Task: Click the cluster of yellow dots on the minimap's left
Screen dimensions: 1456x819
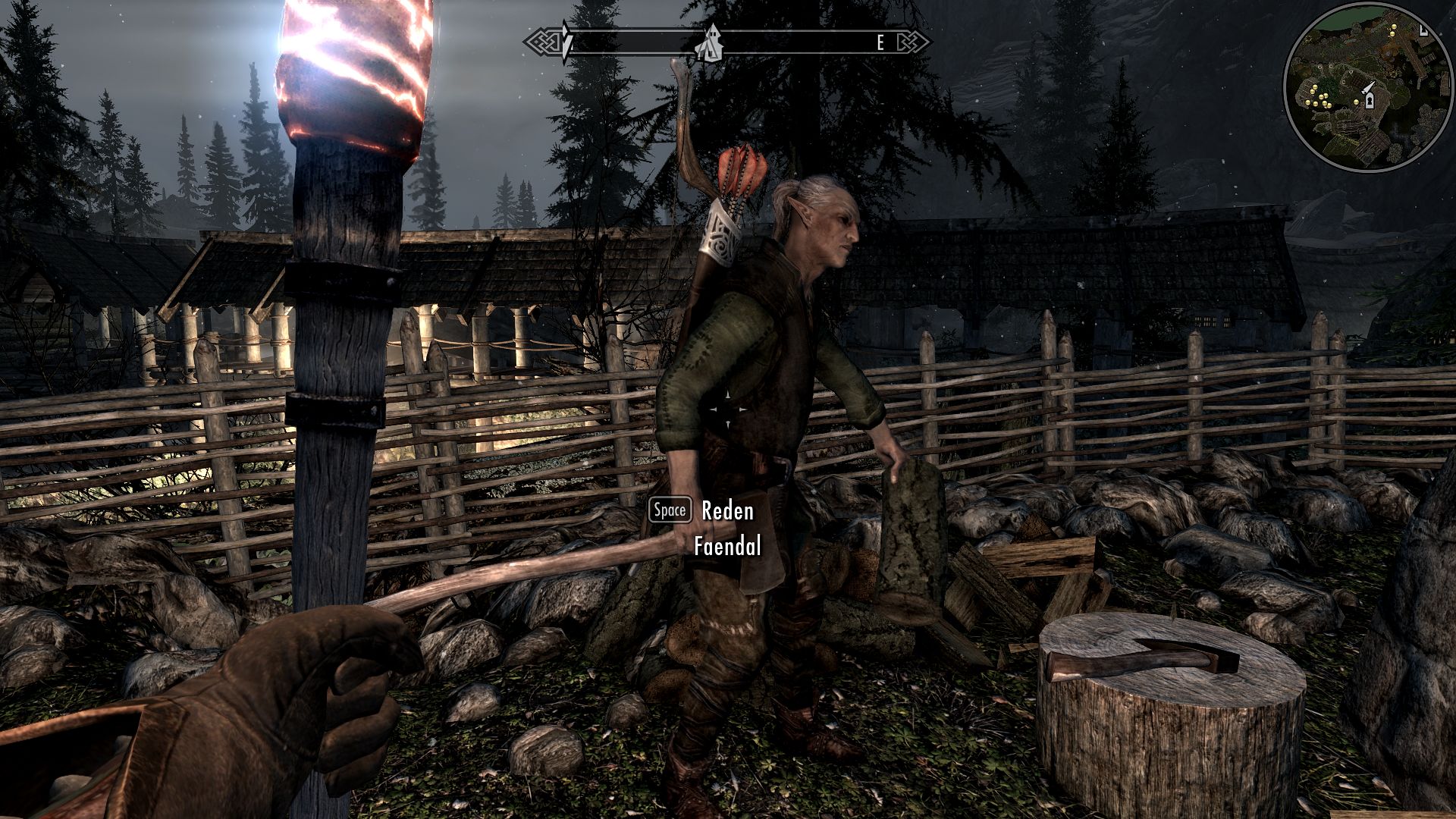Action: click(1318, 97)
